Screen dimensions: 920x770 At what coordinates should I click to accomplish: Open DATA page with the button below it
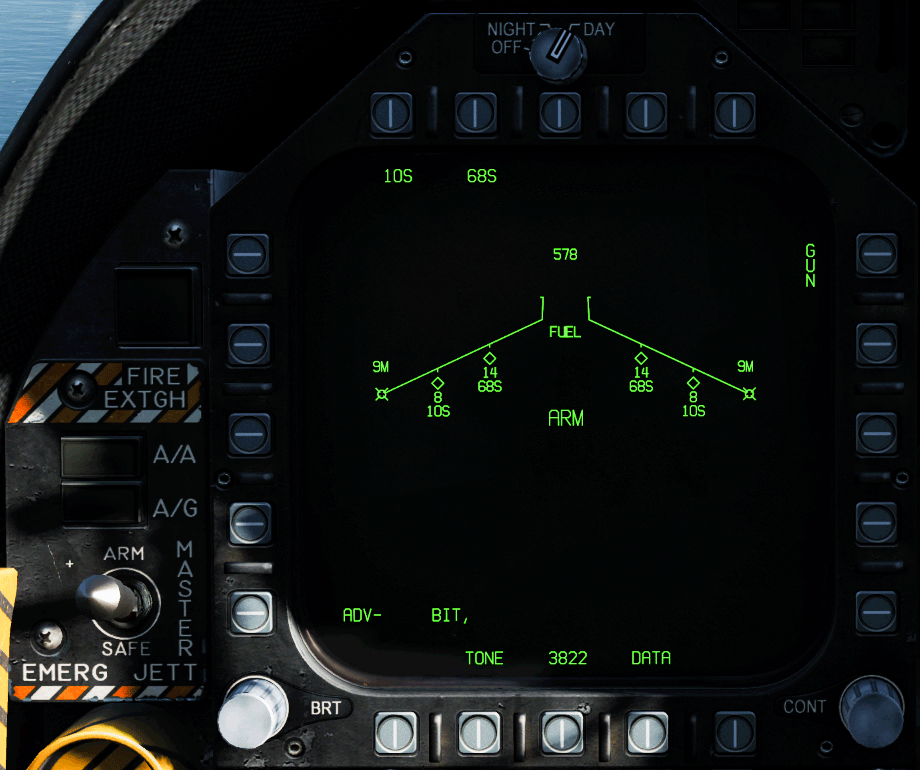coord(647,734)
